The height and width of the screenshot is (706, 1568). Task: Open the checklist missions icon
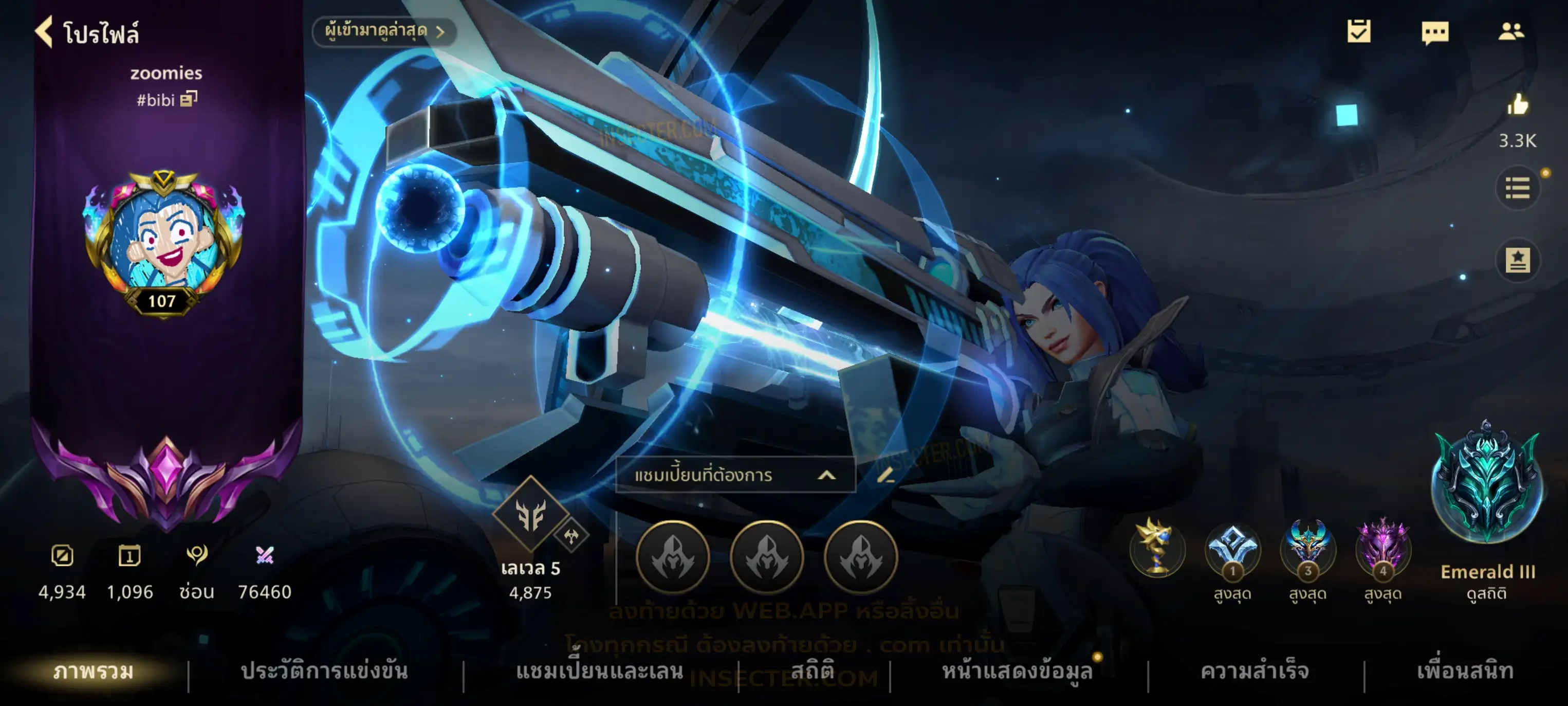point(1359,31)
